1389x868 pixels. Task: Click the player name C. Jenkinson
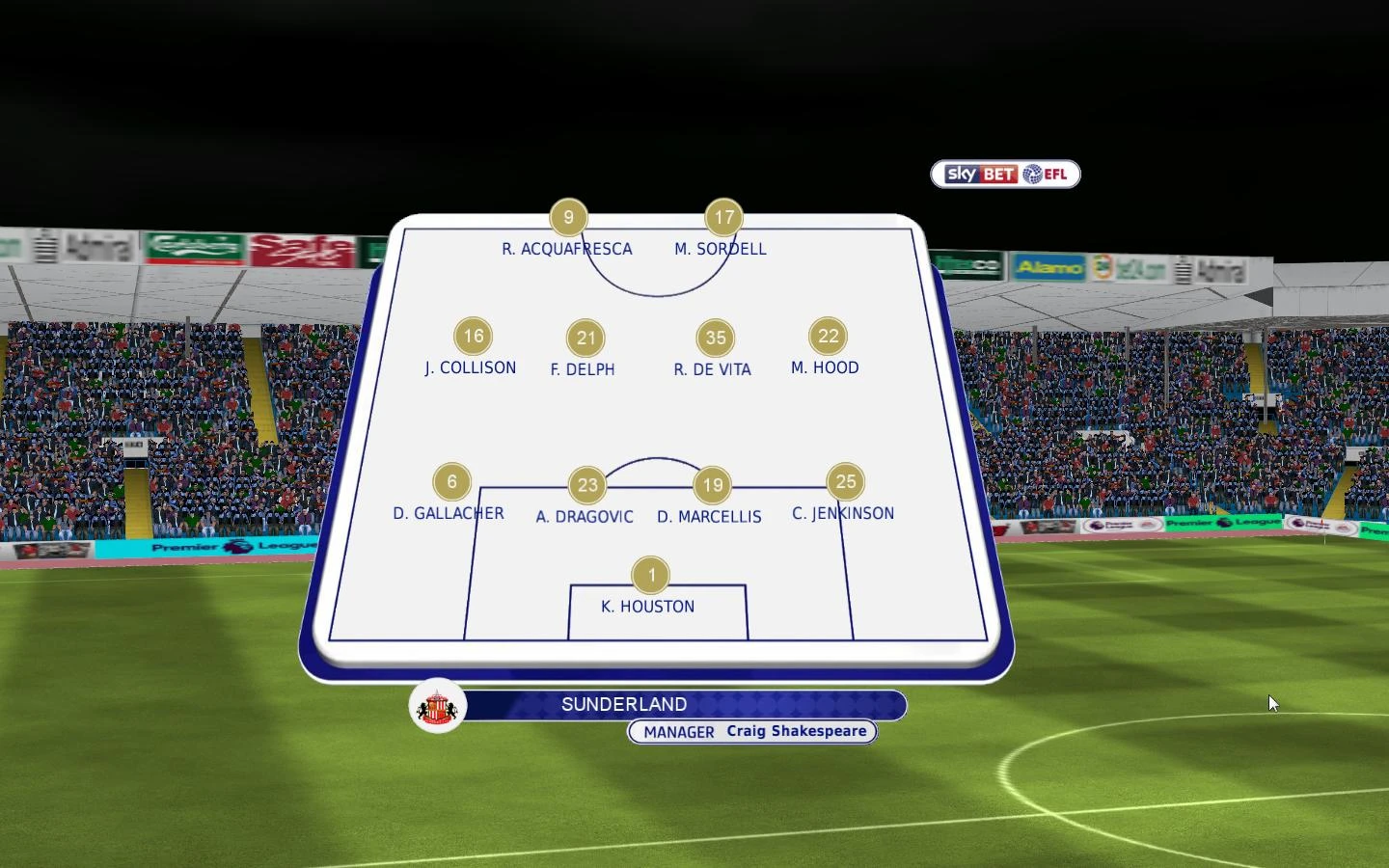843,514
